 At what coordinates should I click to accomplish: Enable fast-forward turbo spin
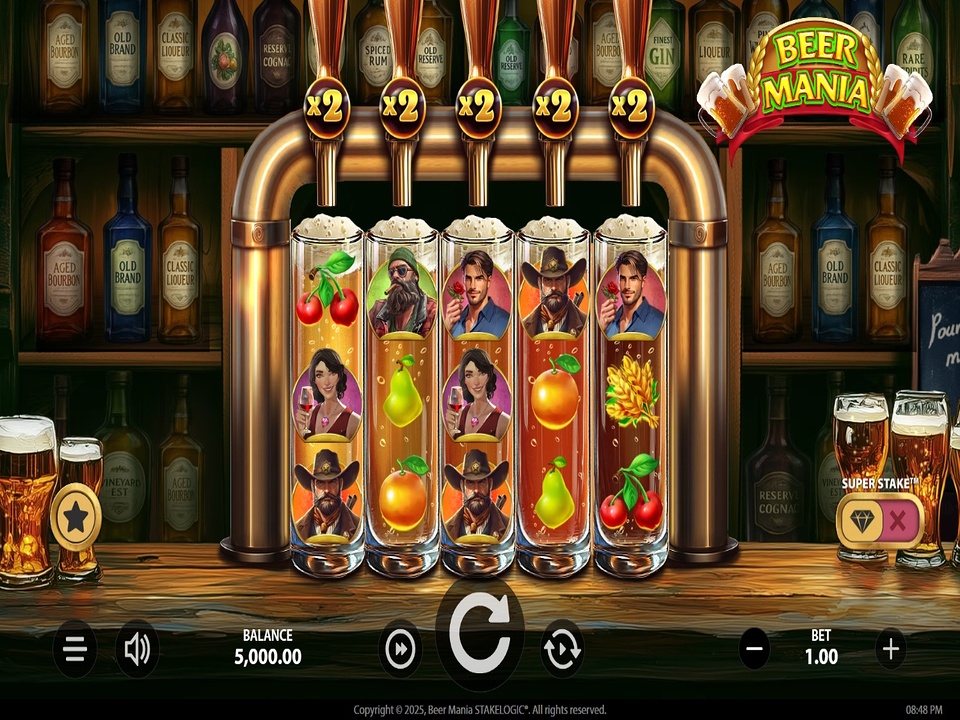(400, 650)
